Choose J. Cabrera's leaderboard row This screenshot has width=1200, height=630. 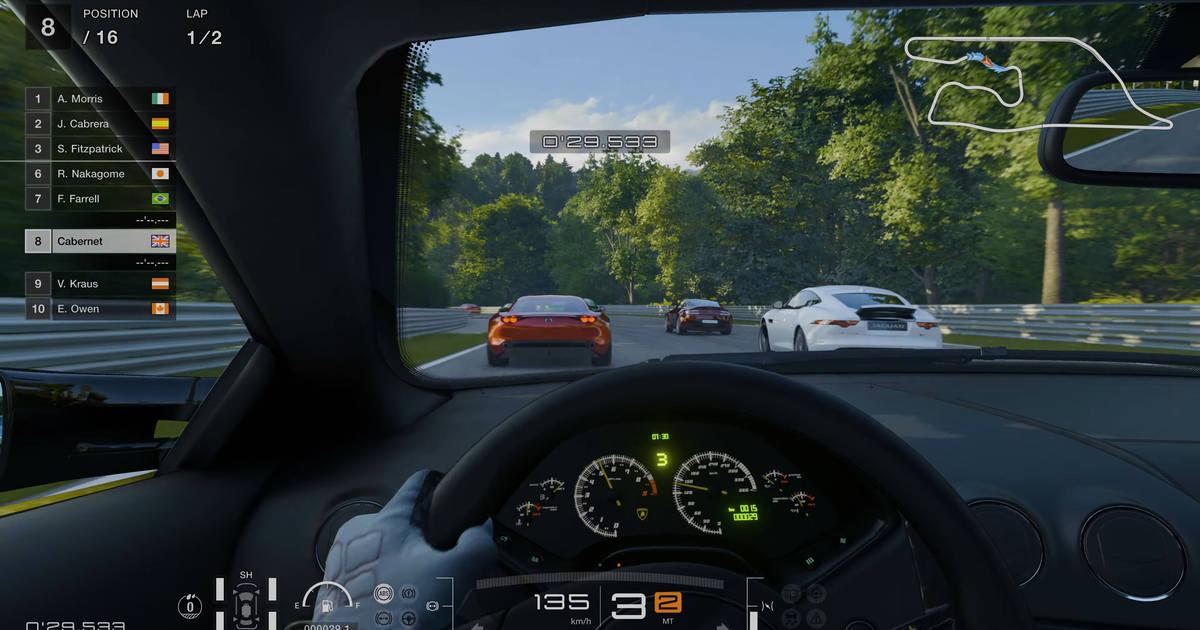click(x=100, y=124)
